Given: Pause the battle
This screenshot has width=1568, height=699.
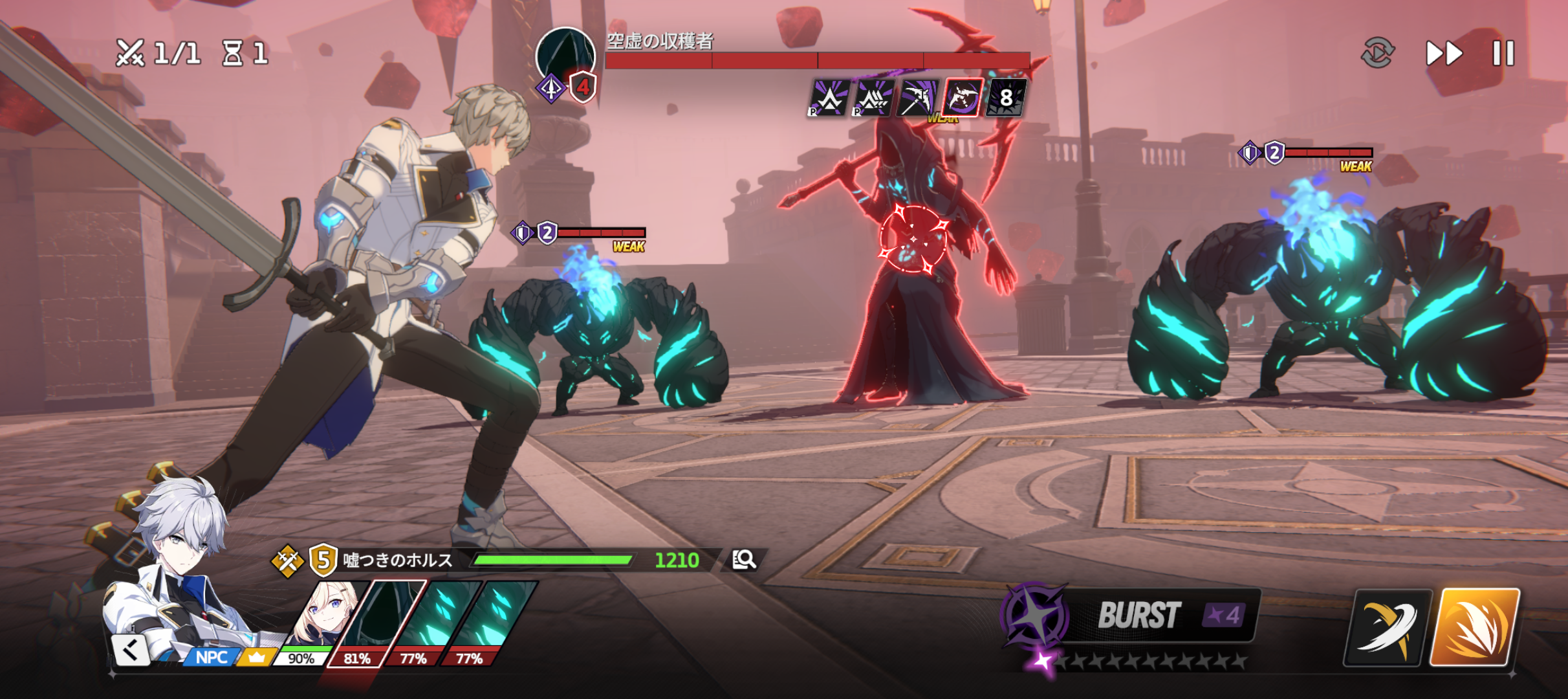Looking at the screenshot, I should [x=1503, y=53].
